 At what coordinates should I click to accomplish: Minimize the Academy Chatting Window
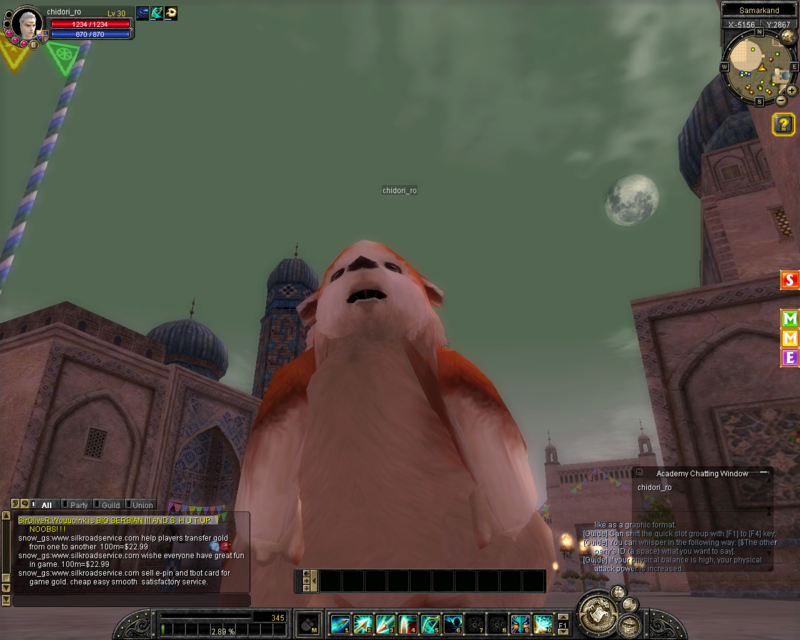[x=763, y=472]
